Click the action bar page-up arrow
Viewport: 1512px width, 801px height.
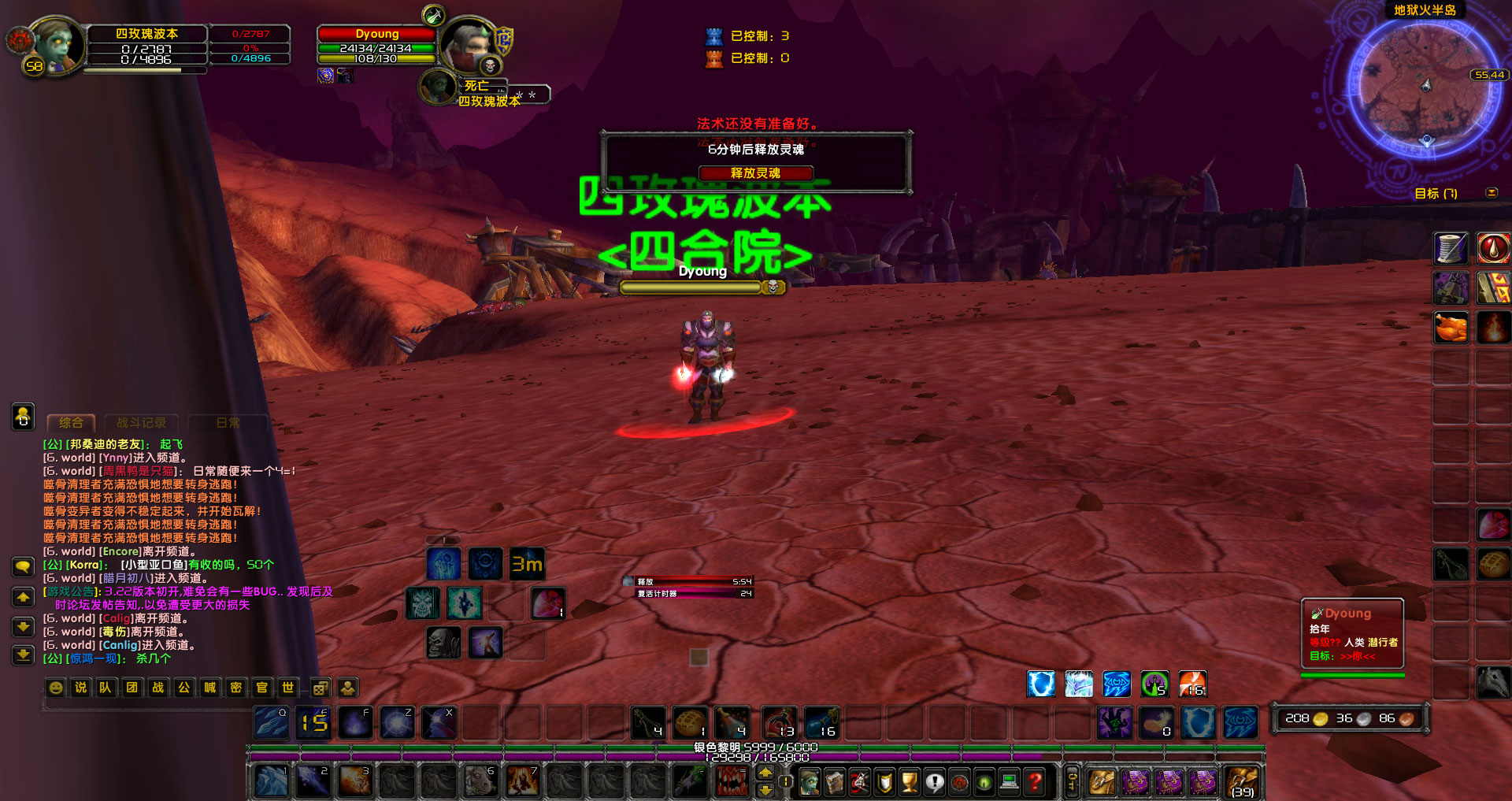pos(765,773)
